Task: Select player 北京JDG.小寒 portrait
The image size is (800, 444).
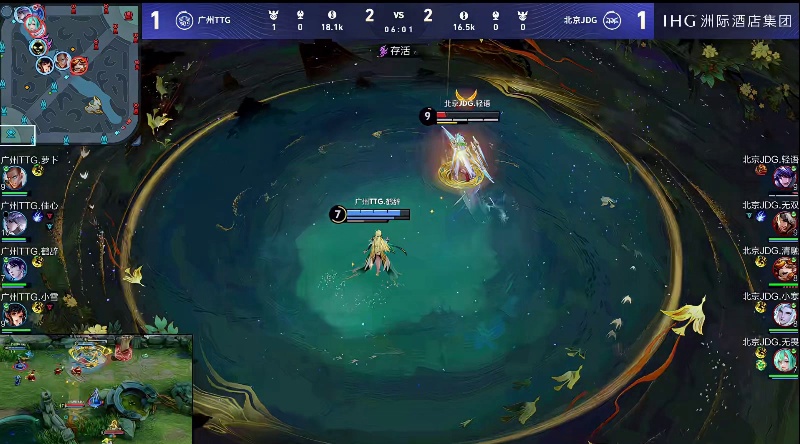Action: [785, 313]
